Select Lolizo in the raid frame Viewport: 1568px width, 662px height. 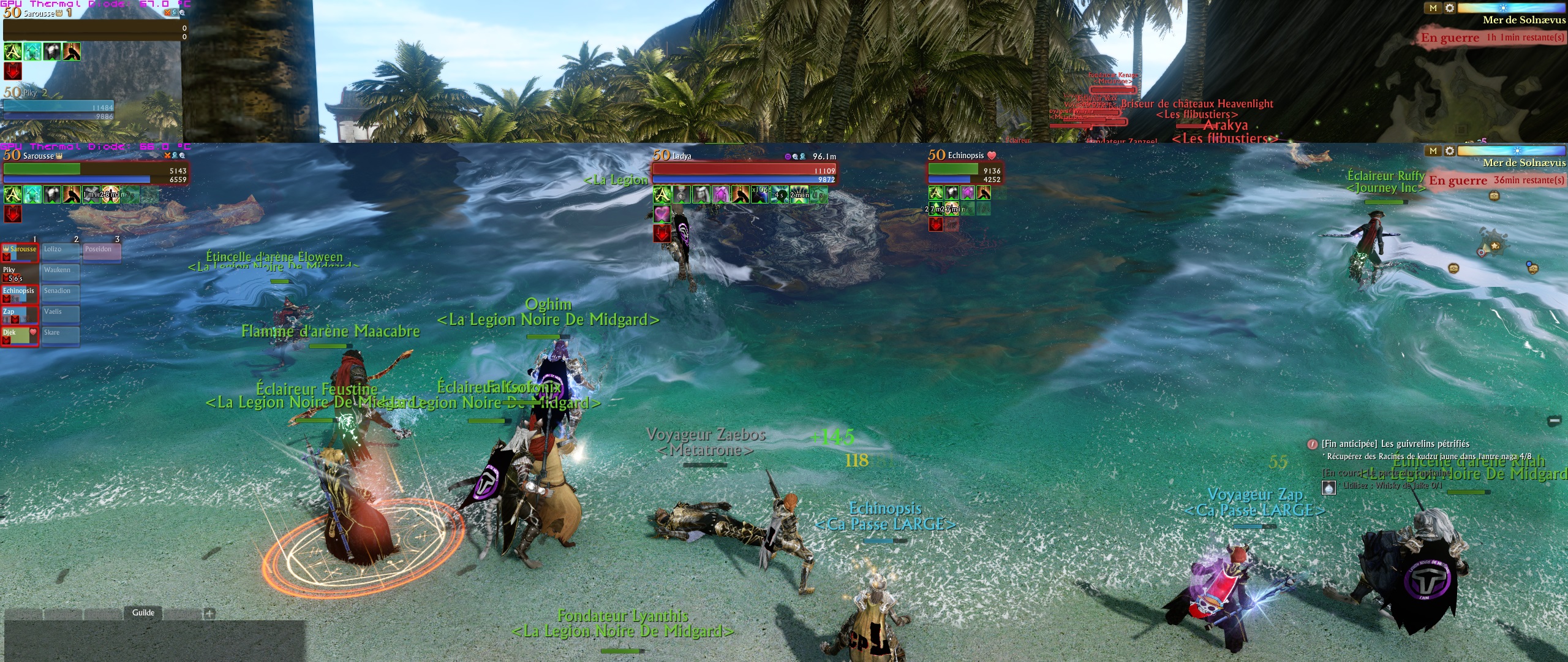tap(61, 251)
